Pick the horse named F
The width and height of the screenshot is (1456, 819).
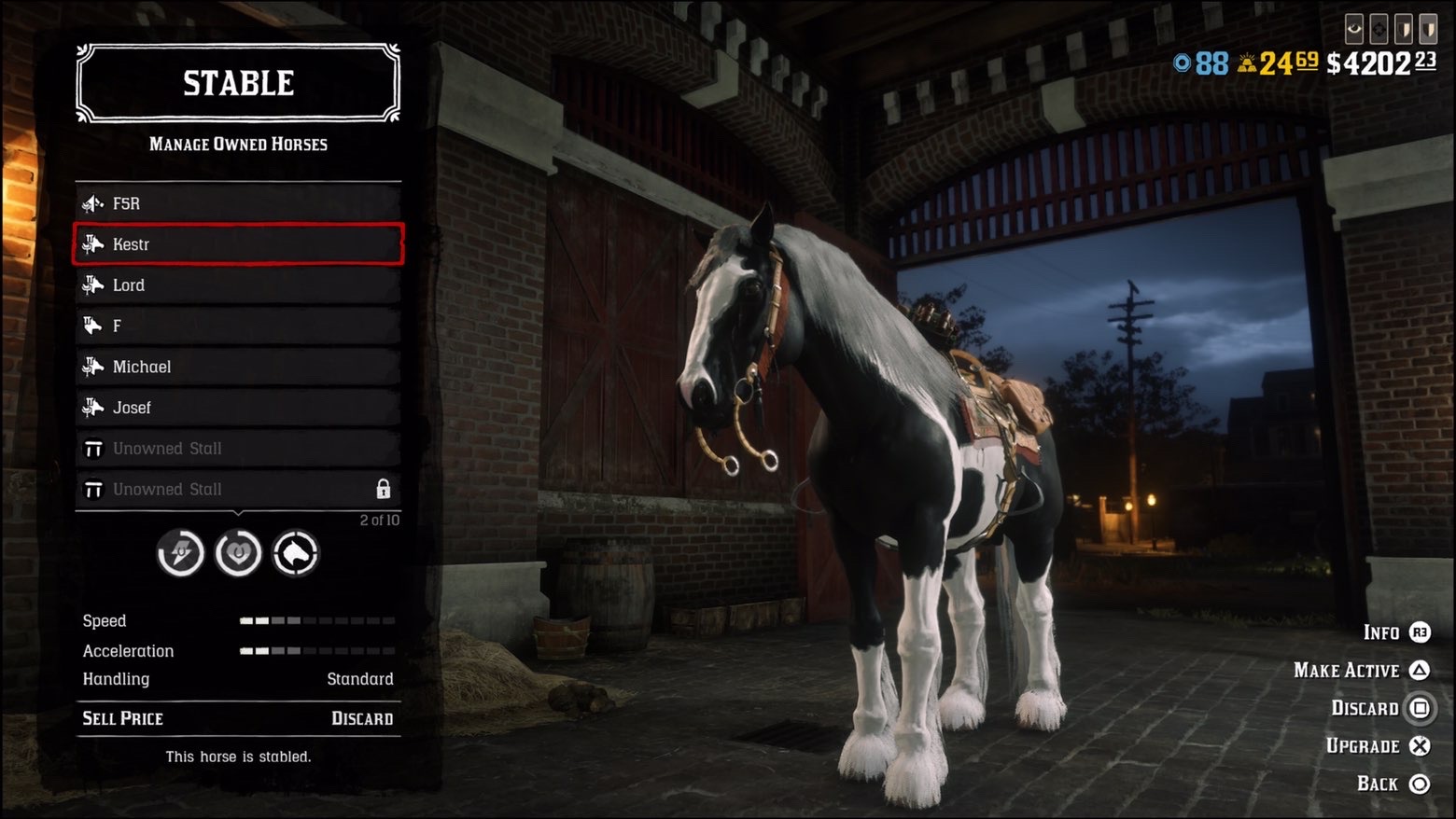coord(238,326)
